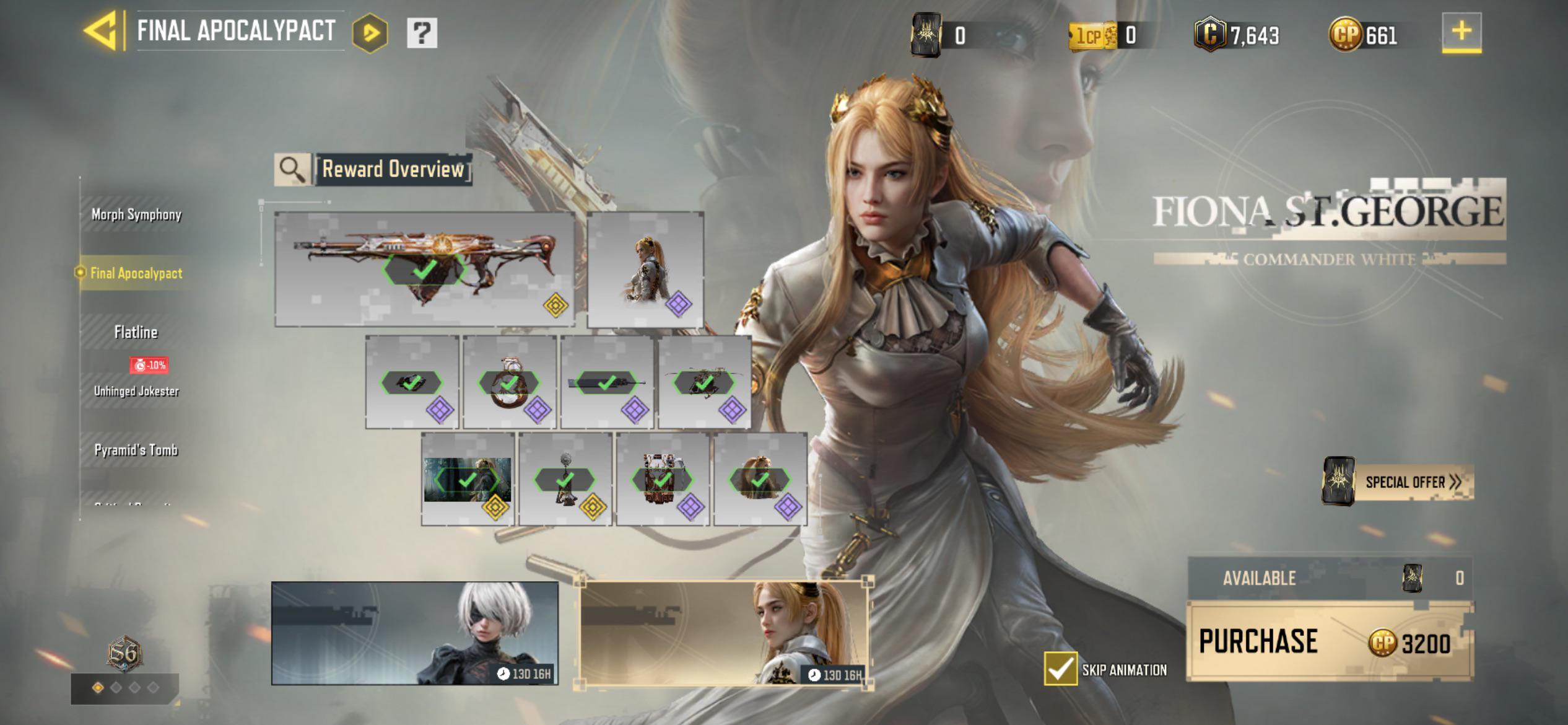The height and width of the screenshot is (725, 1568).
Task: Choose the Unhinged Jokester draw
Action: pyautogui.click(x=136, y=391)
